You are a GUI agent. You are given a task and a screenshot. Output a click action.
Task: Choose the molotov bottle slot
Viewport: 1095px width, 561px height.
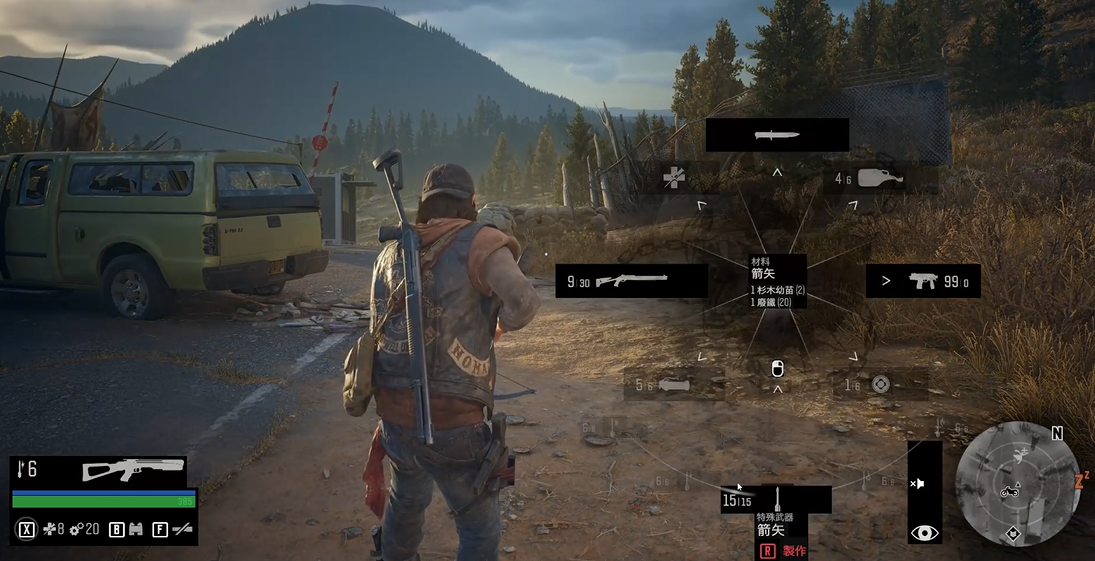point(879,179)
